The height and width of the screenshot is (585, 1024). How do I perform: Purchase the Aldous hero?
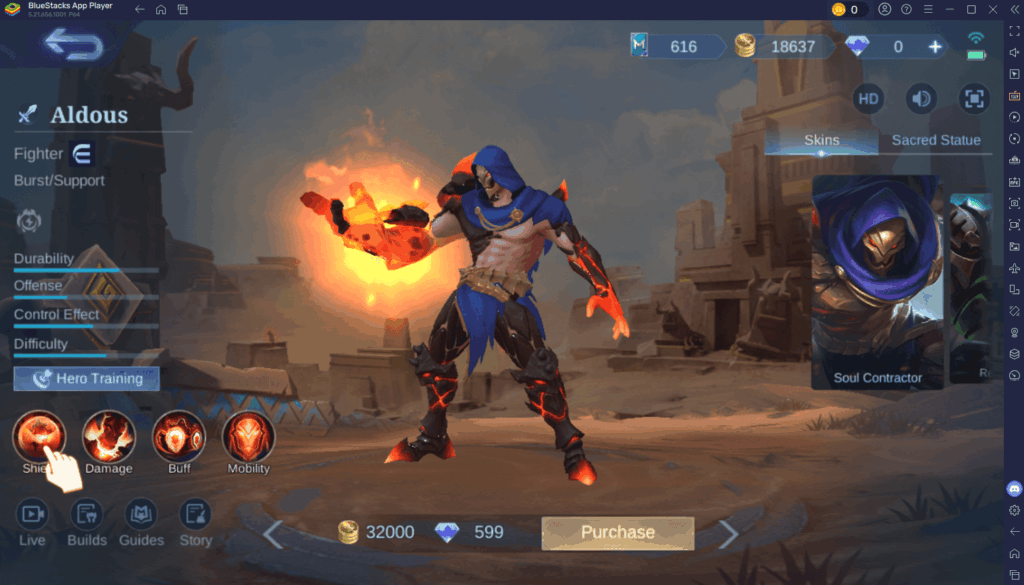[617, 533]
